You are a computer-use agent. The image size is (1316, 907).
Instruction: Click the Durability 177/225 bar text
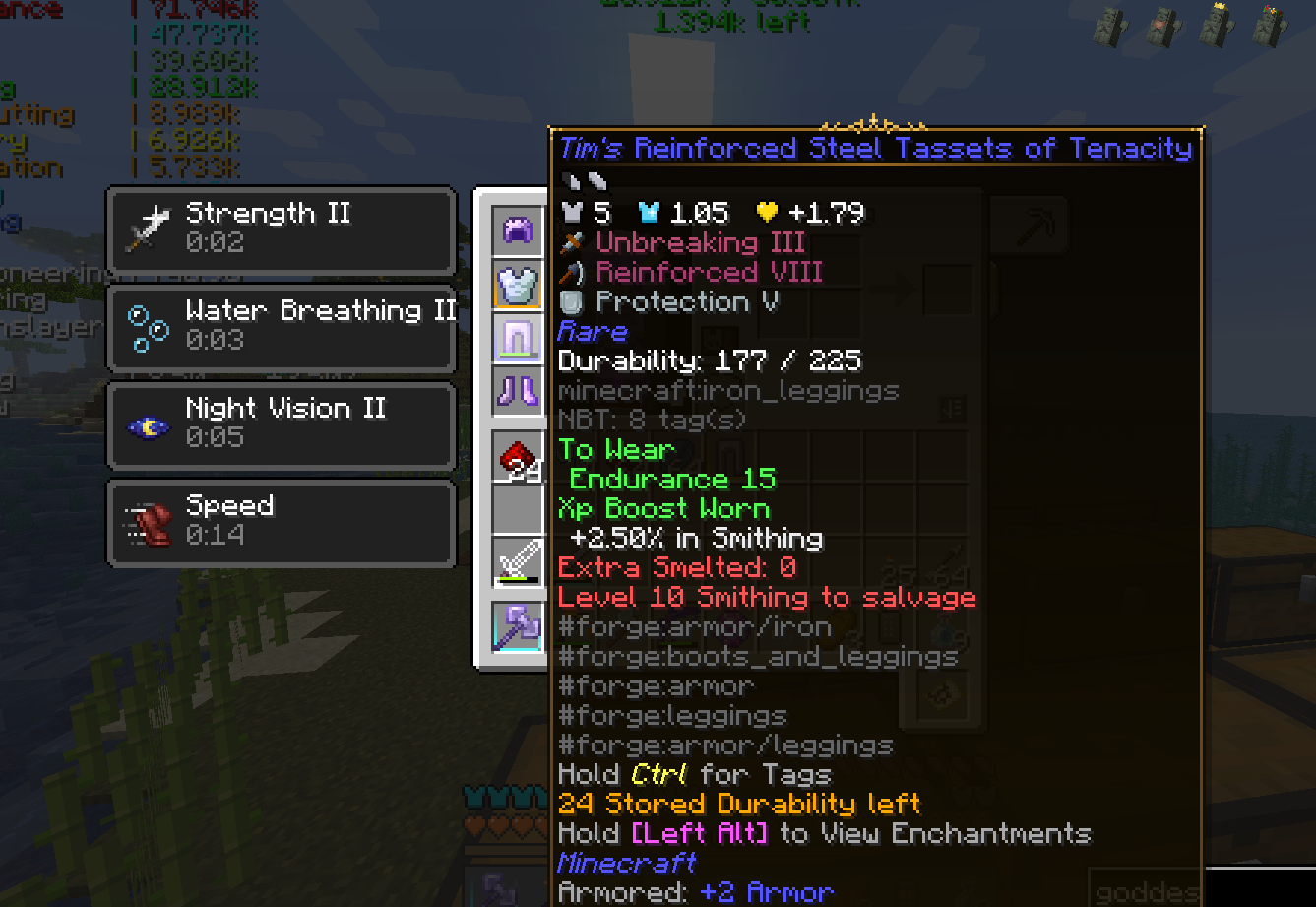coord(710,360)
